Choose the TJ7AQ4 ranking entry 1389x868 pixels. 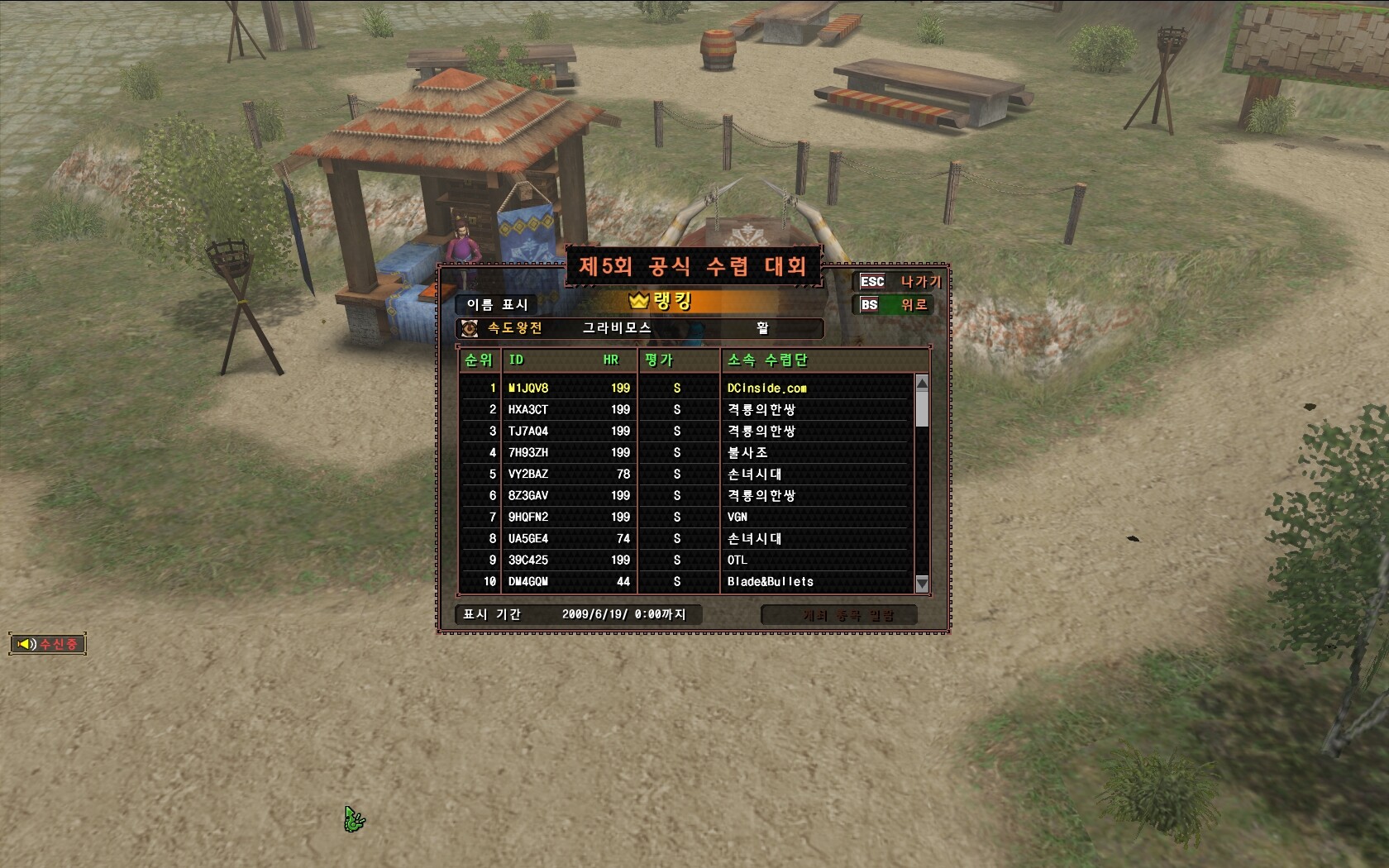click(686, 431)
